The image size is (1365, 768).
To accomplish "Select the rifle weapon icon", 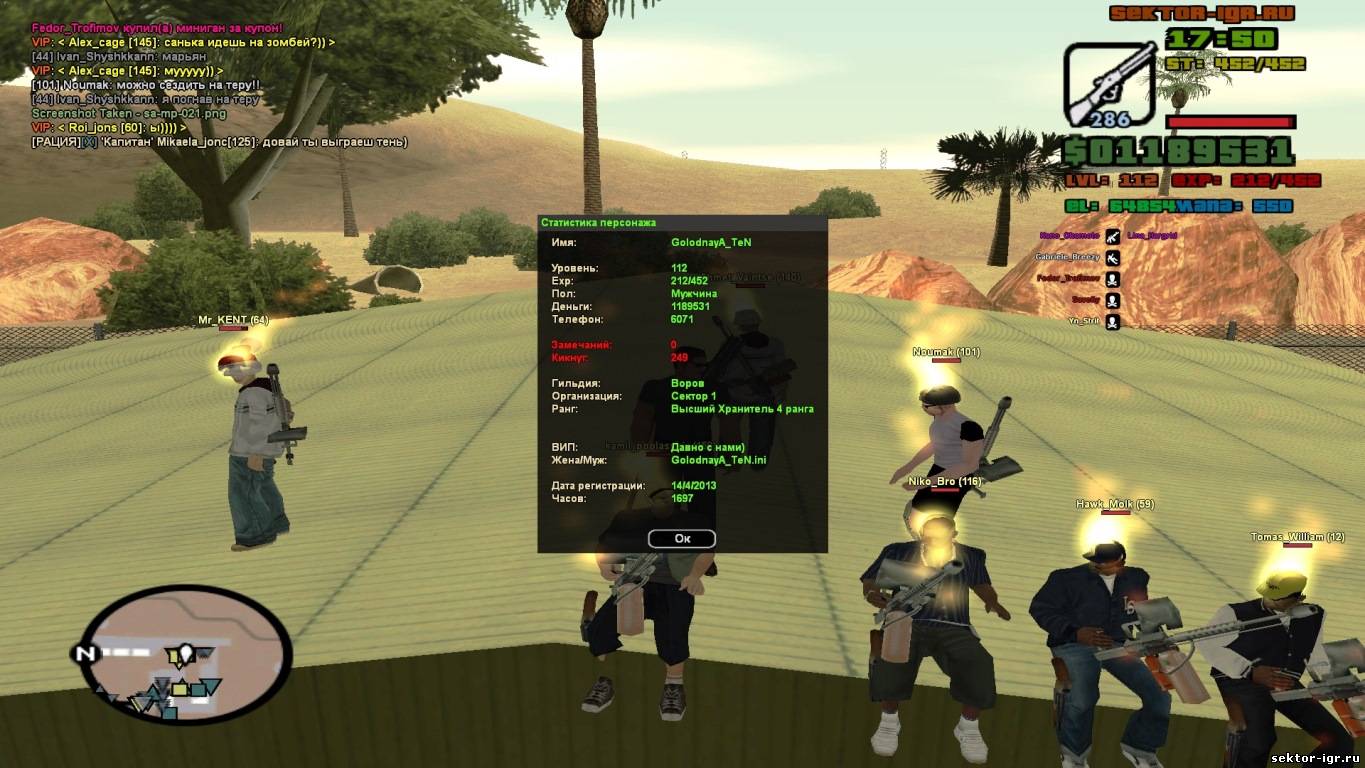I will 1108,84.
